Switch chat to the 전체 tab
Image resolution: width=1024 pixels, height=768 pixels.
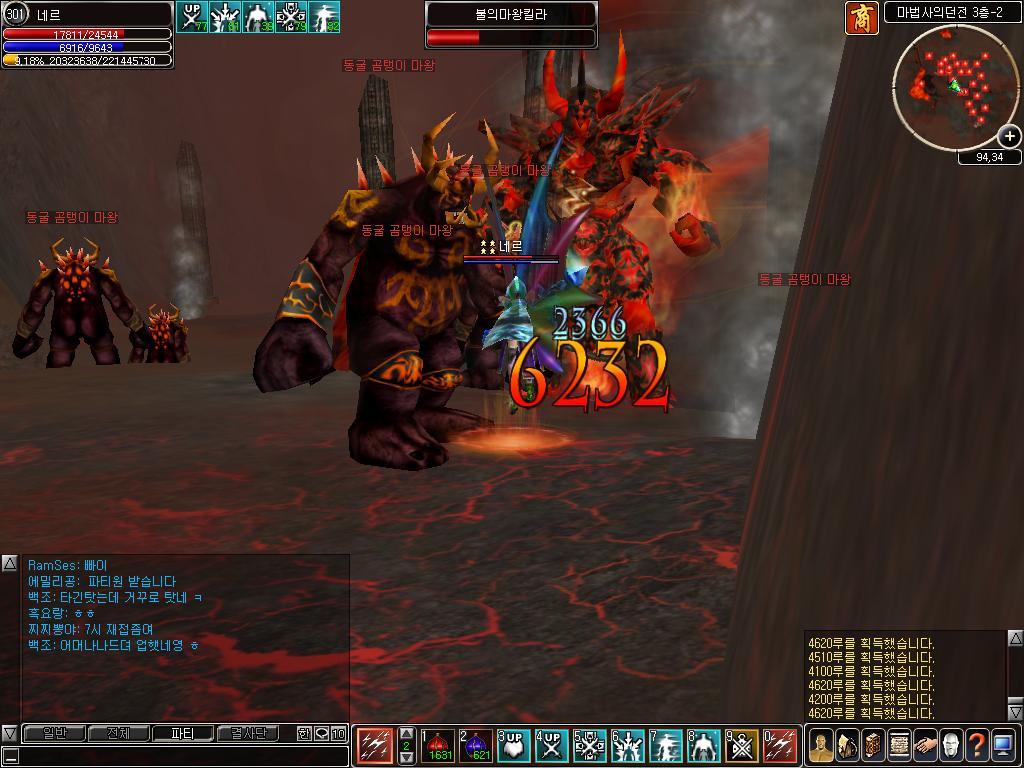(118, 733)
